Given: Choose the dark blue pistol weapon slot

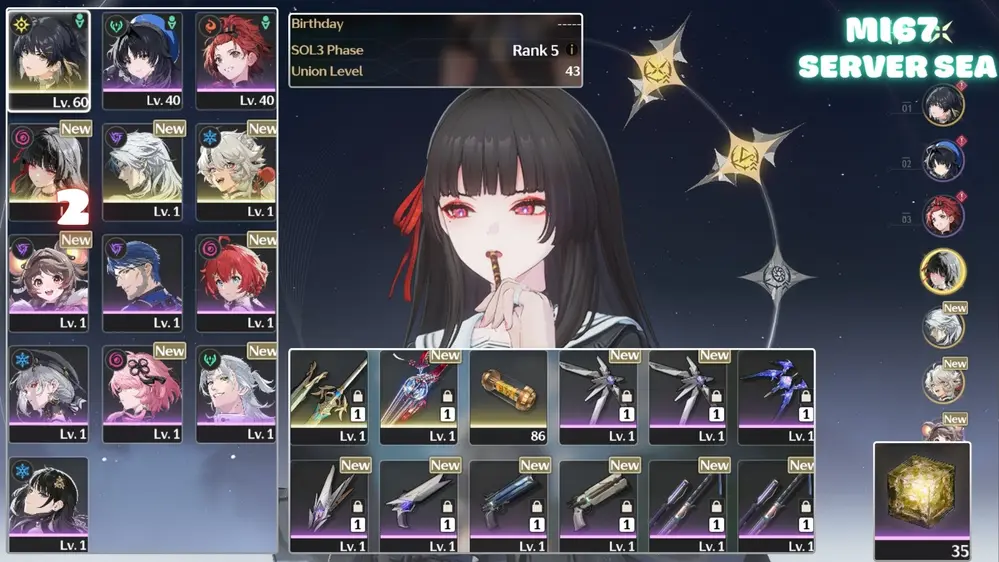Looking at the screenshot, I should [x=508, y=505].
